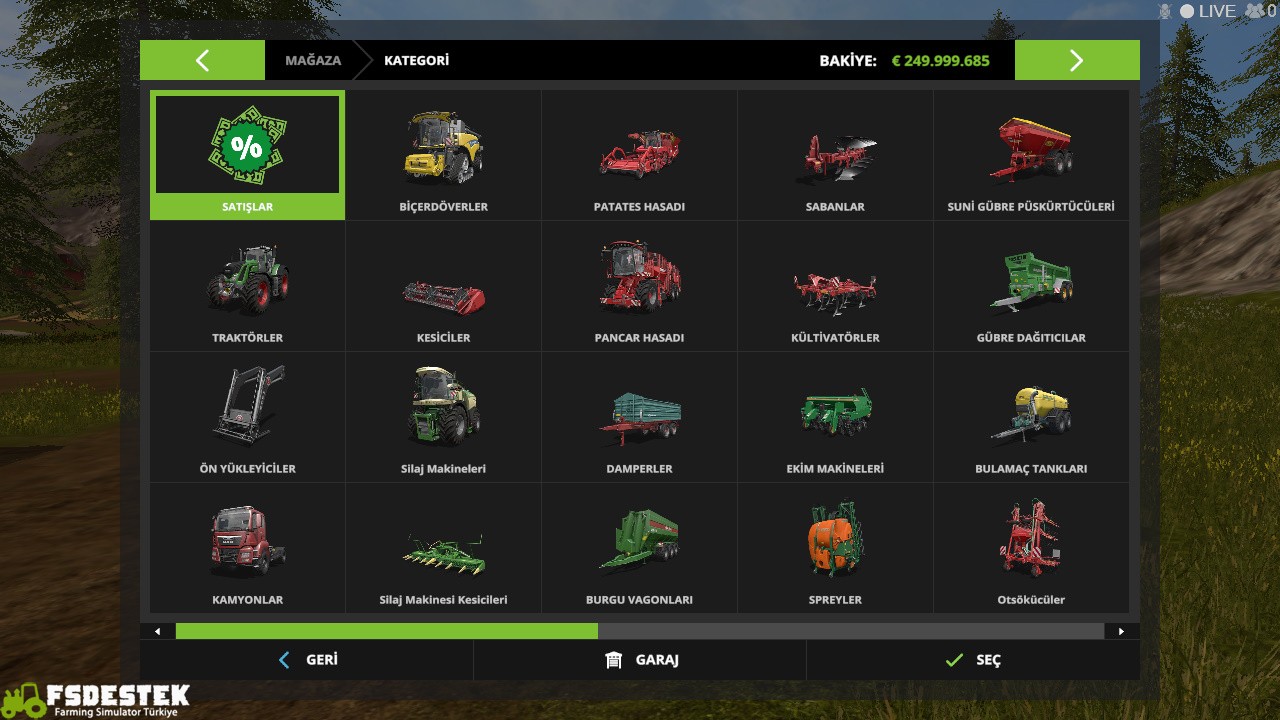Select the KATEGORİ tab label

[x=416, y=60]
